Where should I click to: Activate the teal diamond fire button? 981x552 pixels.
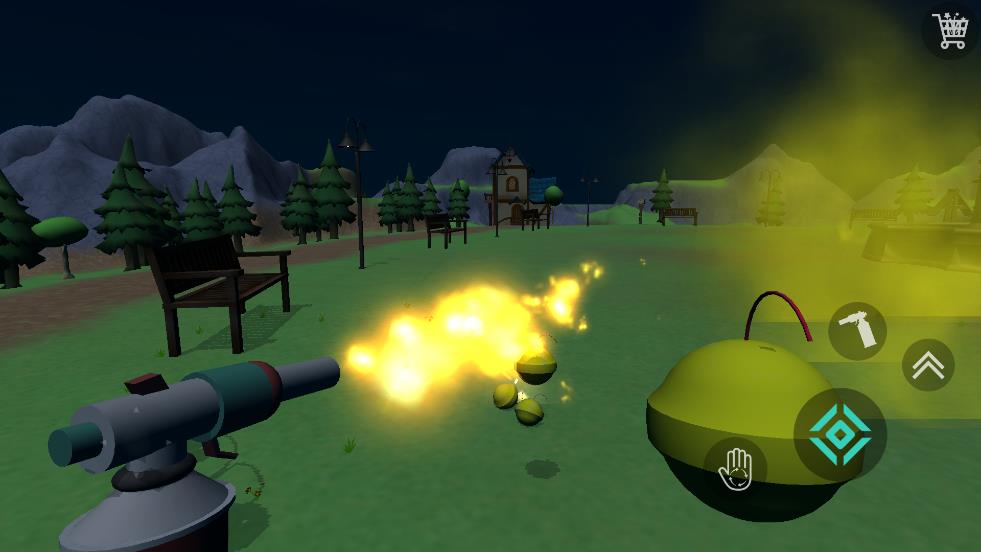pyautogui.click(x=840, y=434)
